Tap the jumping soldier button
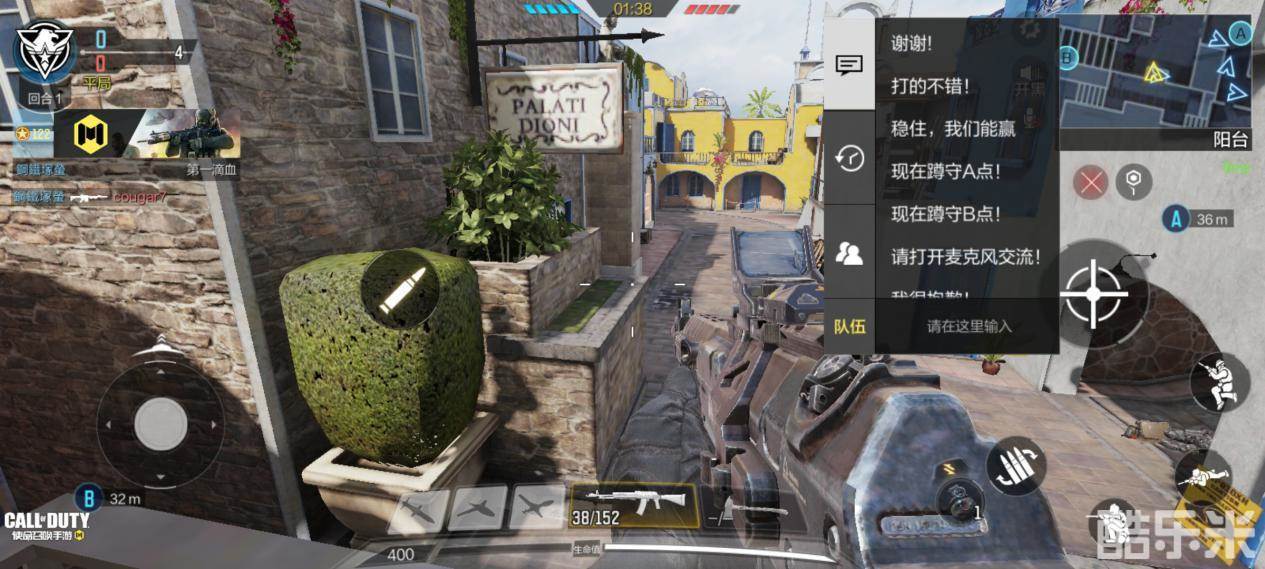1265x569 pixels. [1220, 382]
